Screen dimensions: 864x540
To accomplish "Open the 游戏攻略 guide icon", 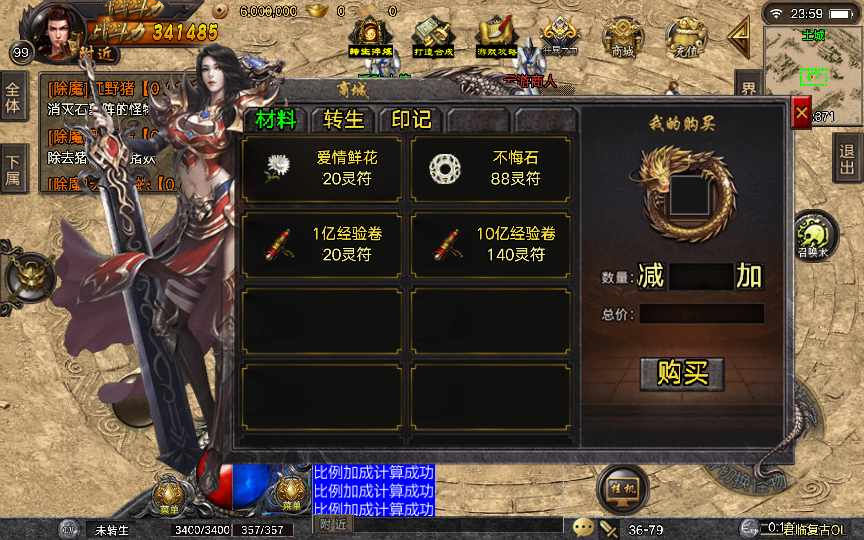I will (x=496, y=39).
